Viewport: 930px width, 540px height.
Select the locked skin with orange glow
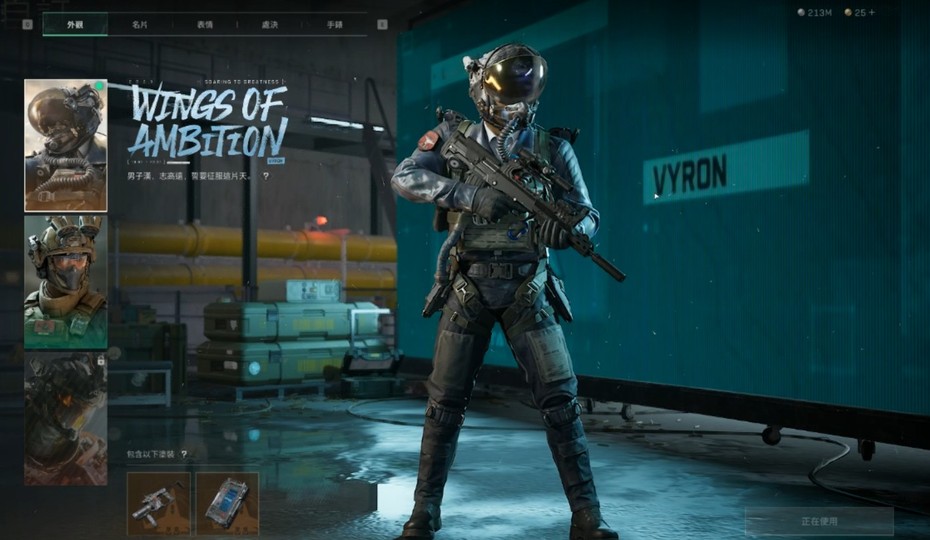[66, 418]
